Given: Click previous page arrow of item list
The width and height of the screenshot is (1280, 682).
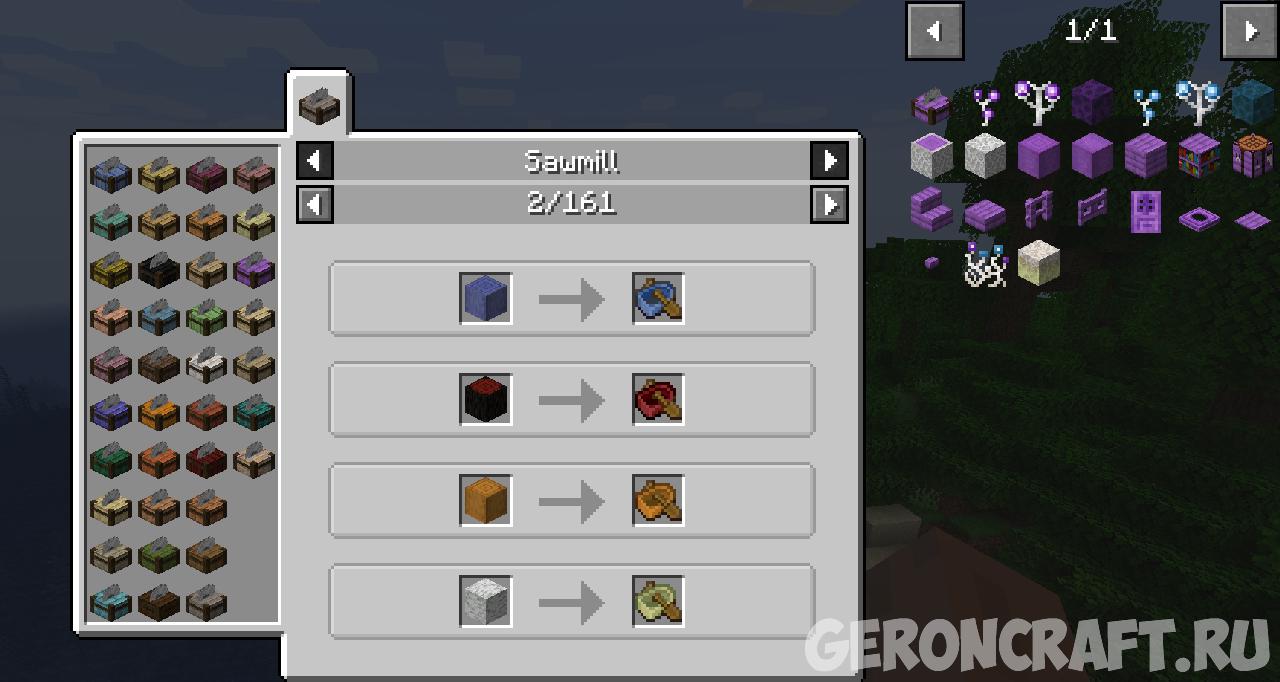Looking at the screenshot, I should 935,31.
